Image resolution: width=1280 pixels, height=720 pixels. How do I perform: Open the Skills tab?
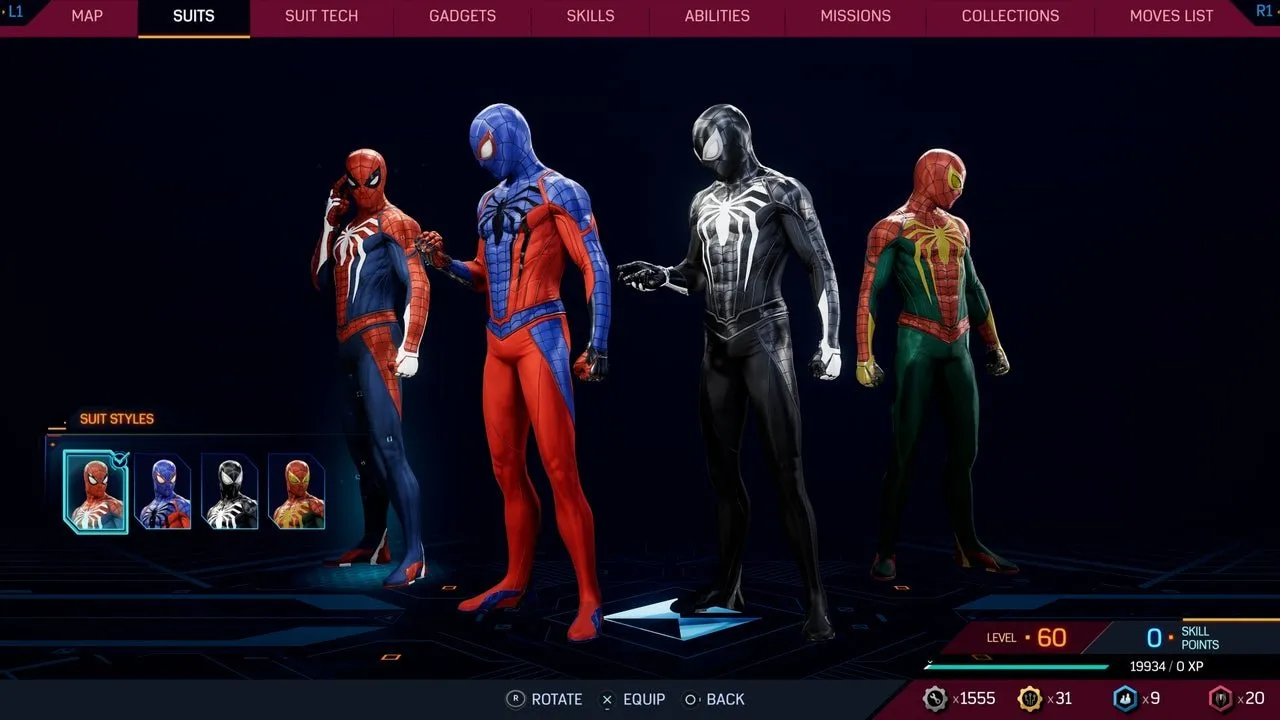(x=590, y=16)
